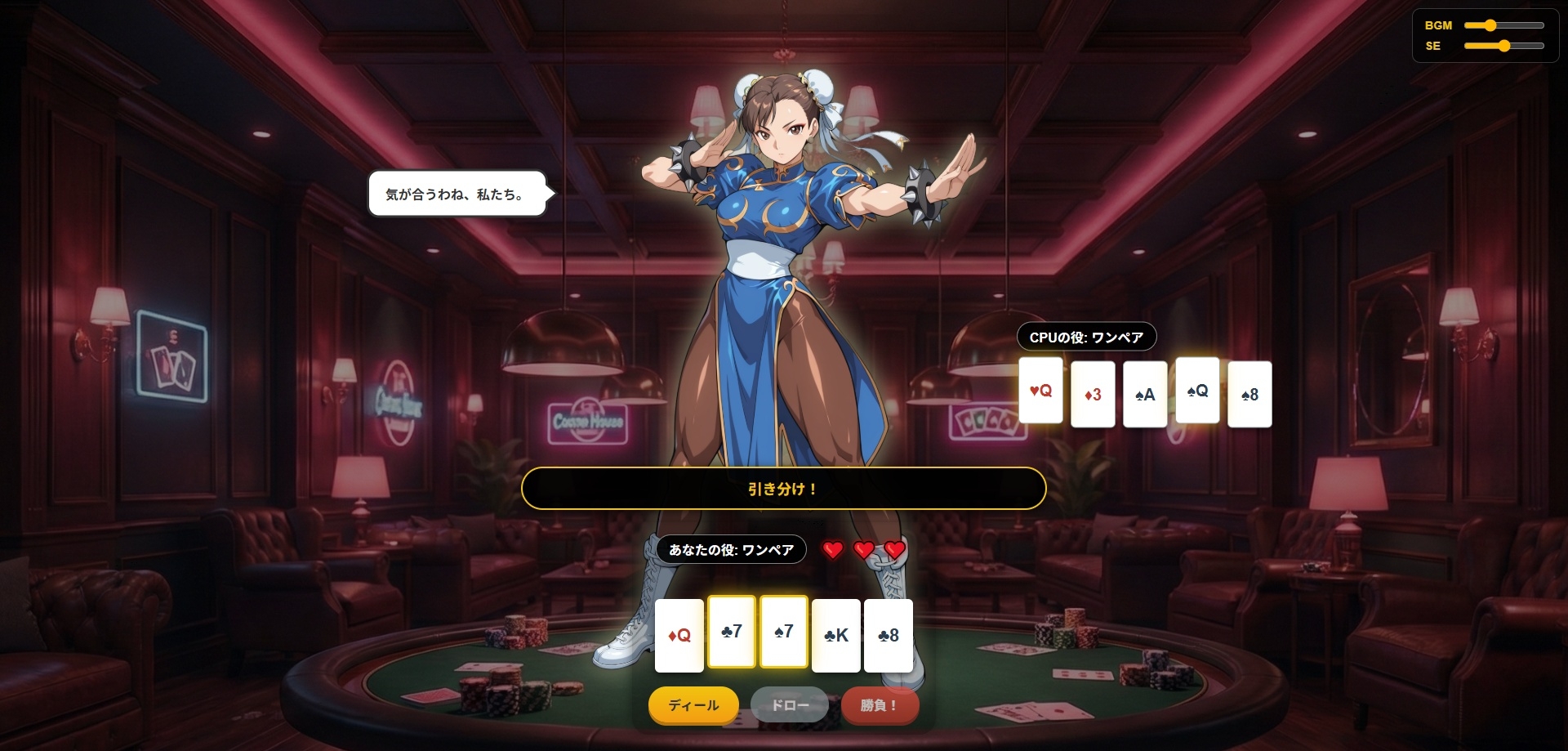Select the Queen of Diamonds card

[679, 636]
